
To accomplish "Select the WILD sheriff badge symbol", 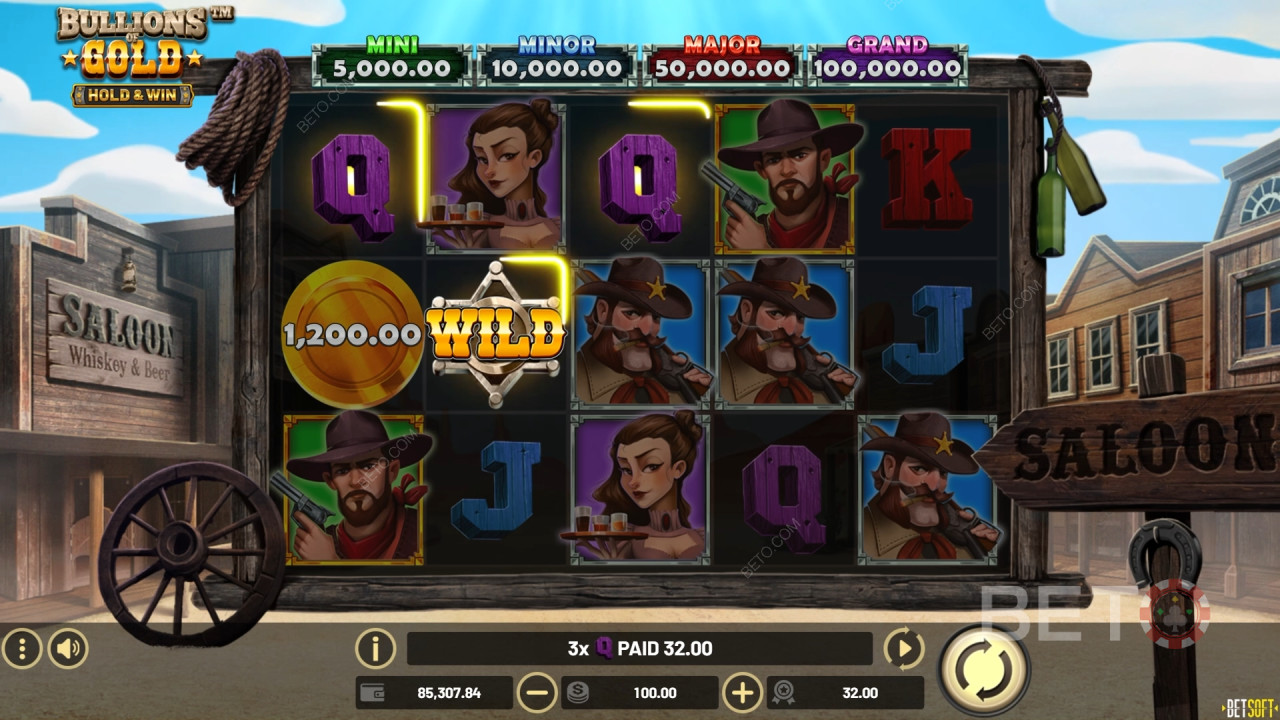I will pyautogui.click(x=496, y=330).
